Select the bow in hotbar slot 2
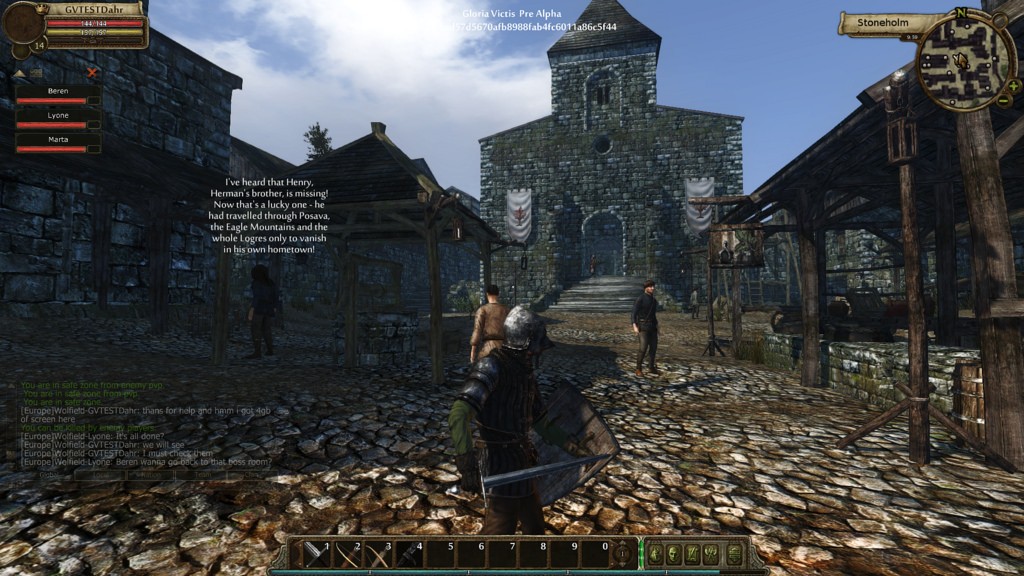The height and width of the screenshot is (576, 1024). point(346,553)
